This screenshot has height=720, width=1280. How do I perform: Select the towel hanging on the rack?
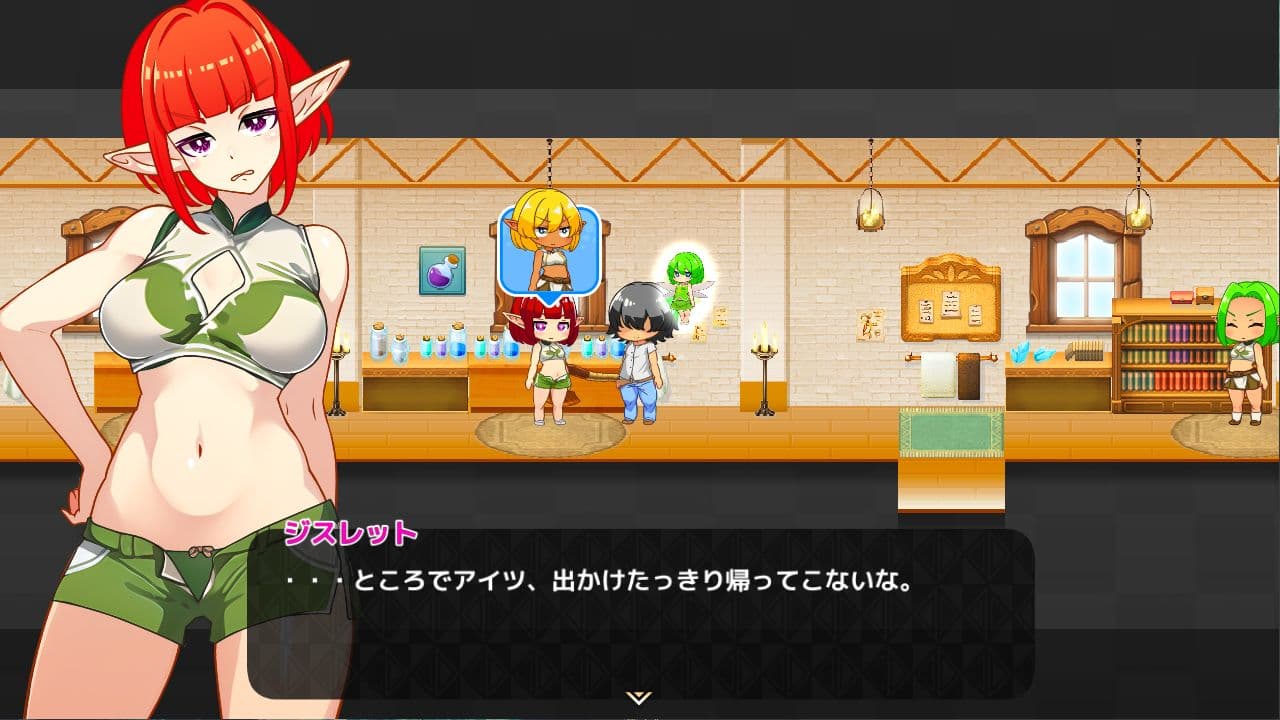pyautogui.click(x=936, y=375)
